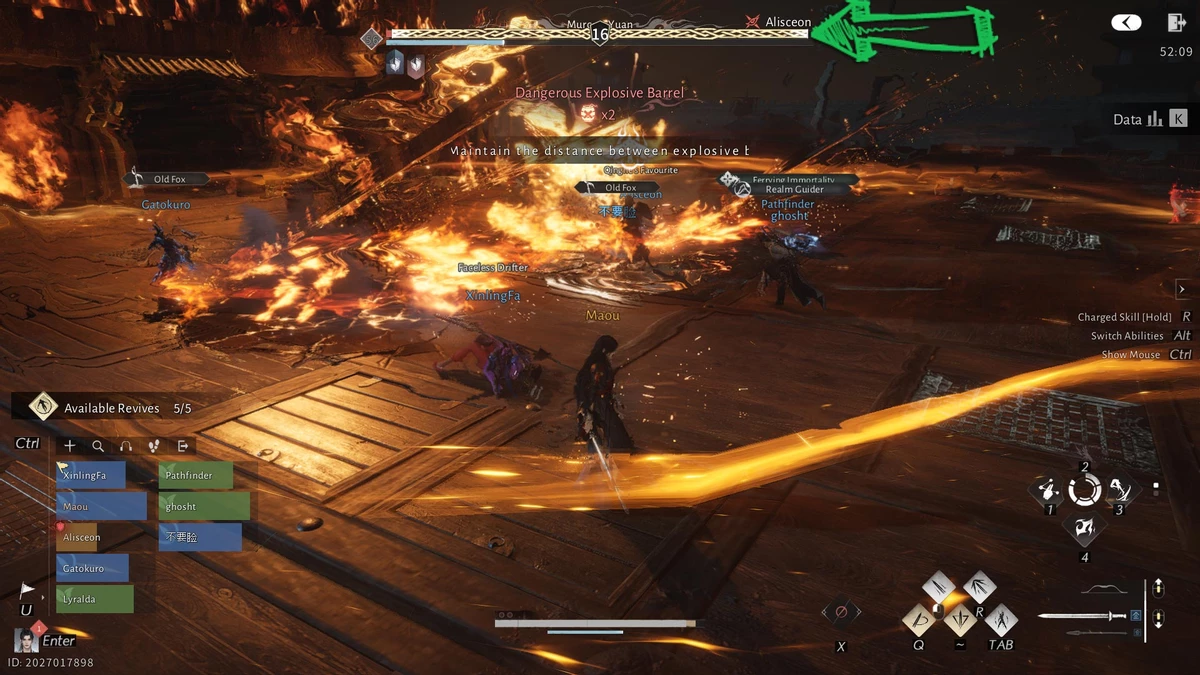Screen dimensions: 1200x675
Task: Open the Data statistics panel
Action: pos(1150,119)
